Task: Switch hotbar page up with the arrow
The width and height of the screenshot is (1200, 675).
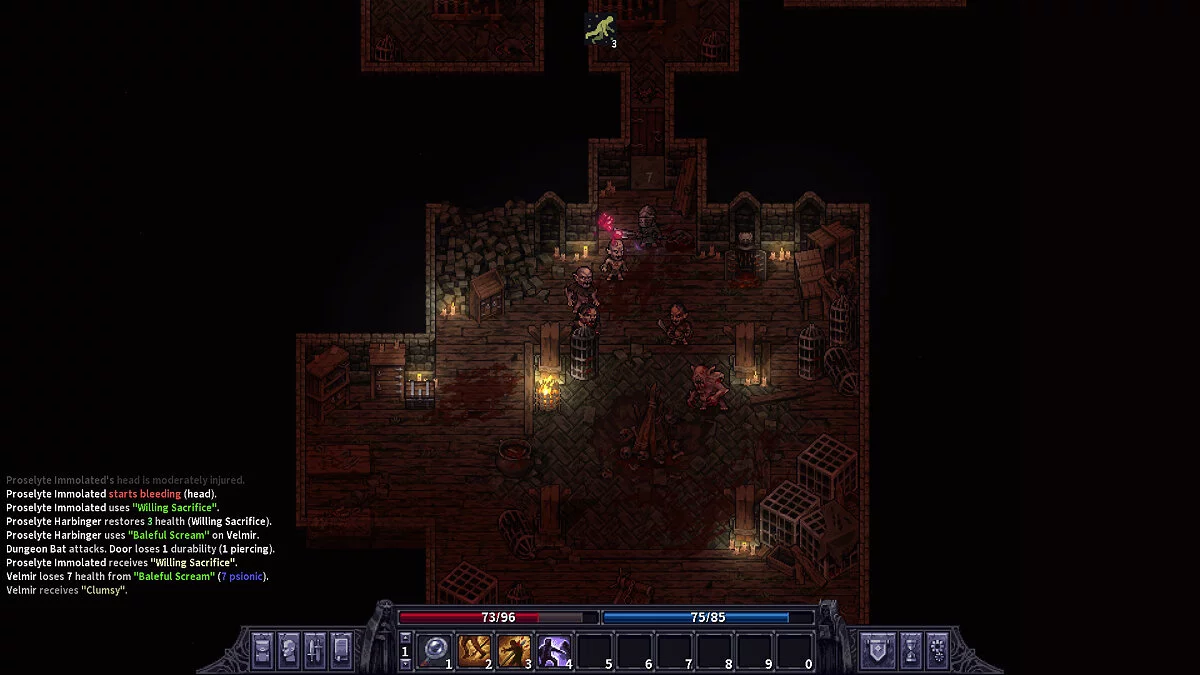Action: (x=405, y=637)
